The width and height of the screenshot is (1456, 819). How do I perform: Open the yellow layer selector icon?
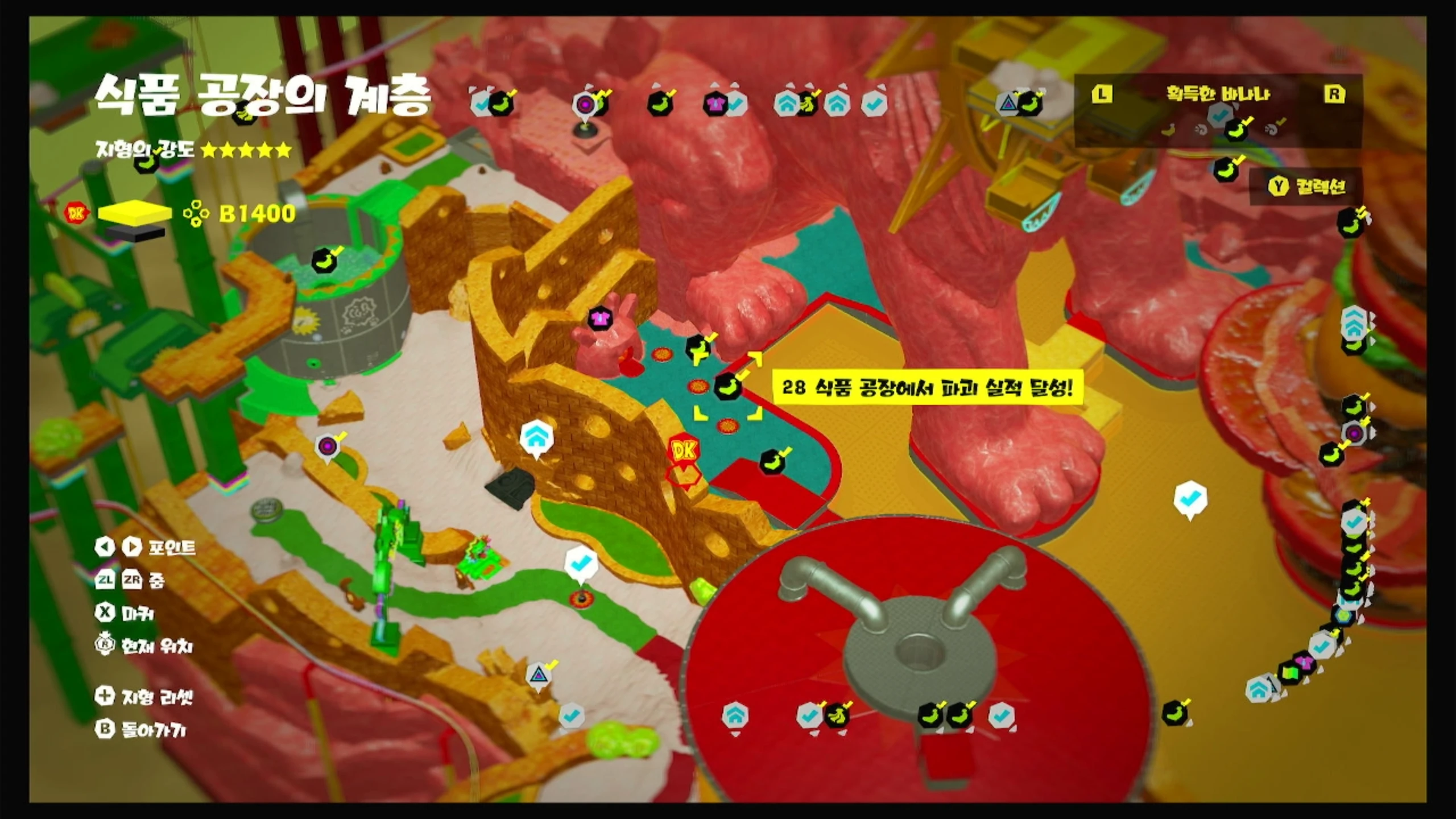[x=135, y=213]
